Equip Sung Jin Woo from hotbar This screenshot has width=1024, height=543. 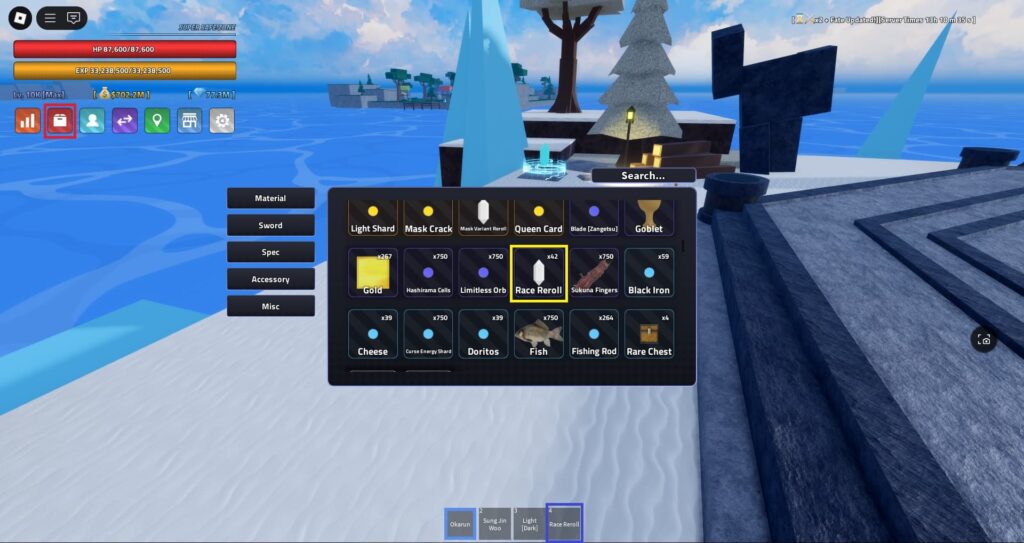494,523
